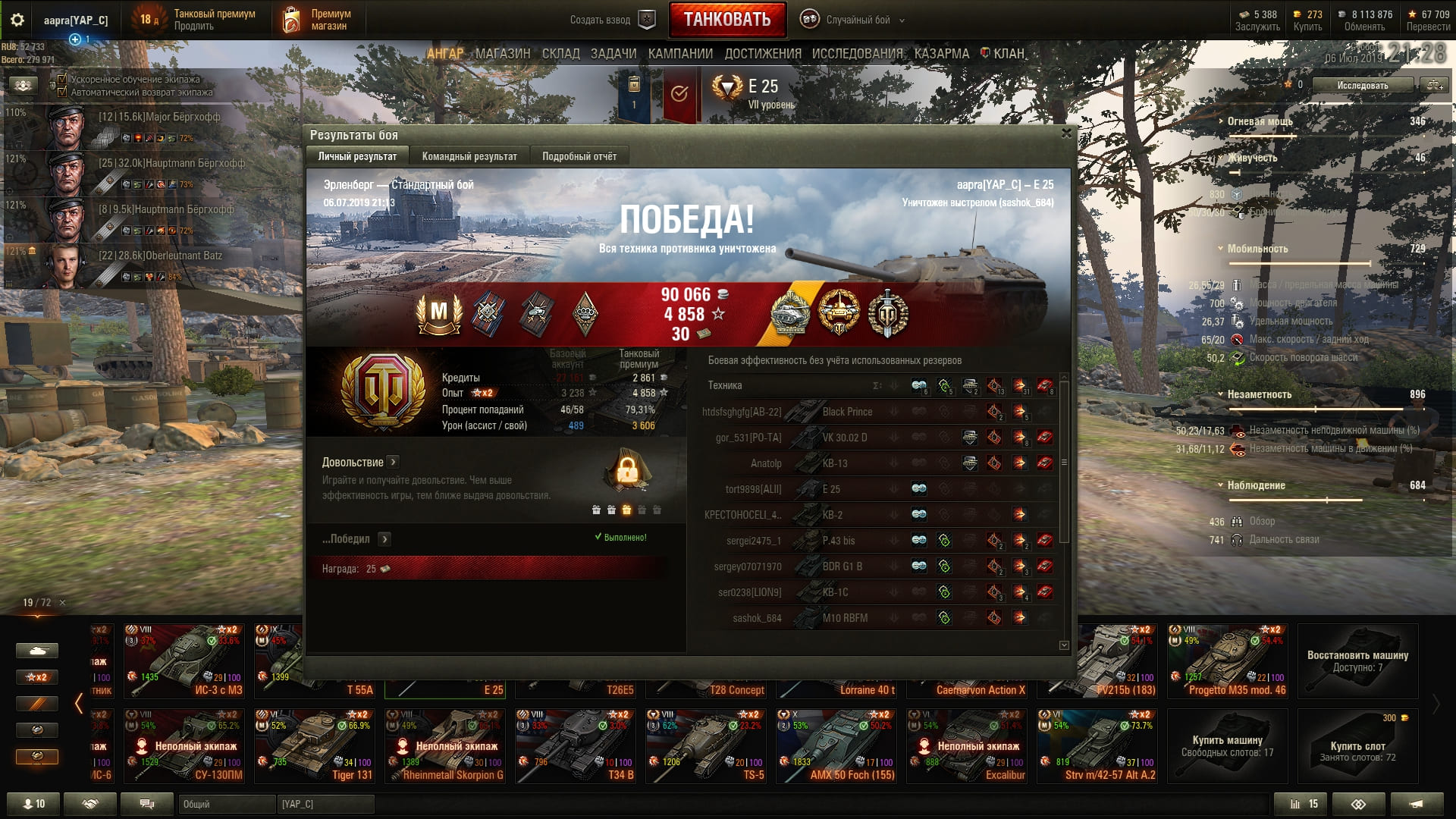This screenshot has height=819, width=1456.
Task: Toggle Ускоренное обучение экипажа checkbox
Action: 62,79
